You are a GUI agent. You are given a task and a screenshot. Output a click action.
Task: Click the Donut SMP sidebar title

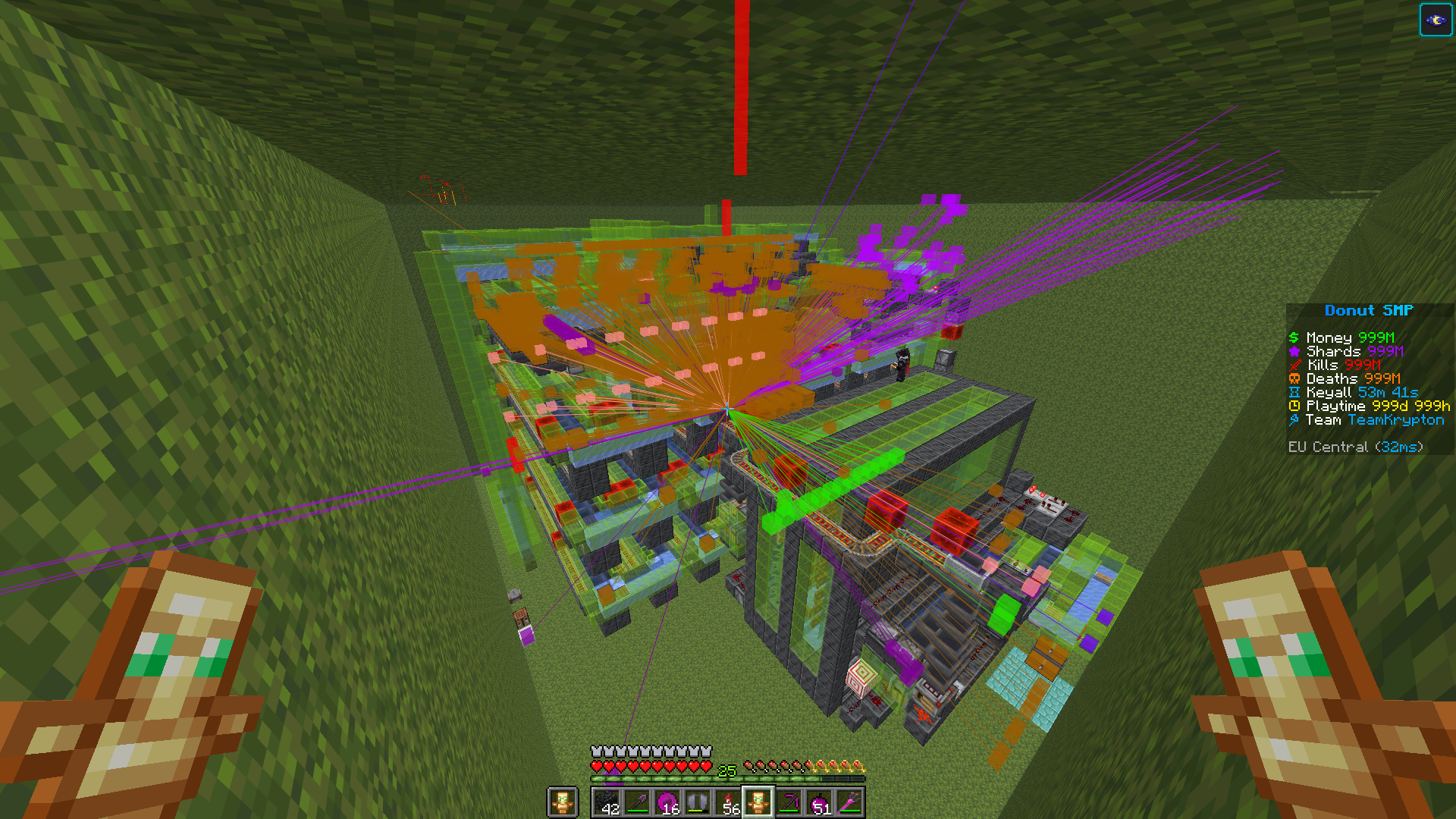coord(1369,310)
